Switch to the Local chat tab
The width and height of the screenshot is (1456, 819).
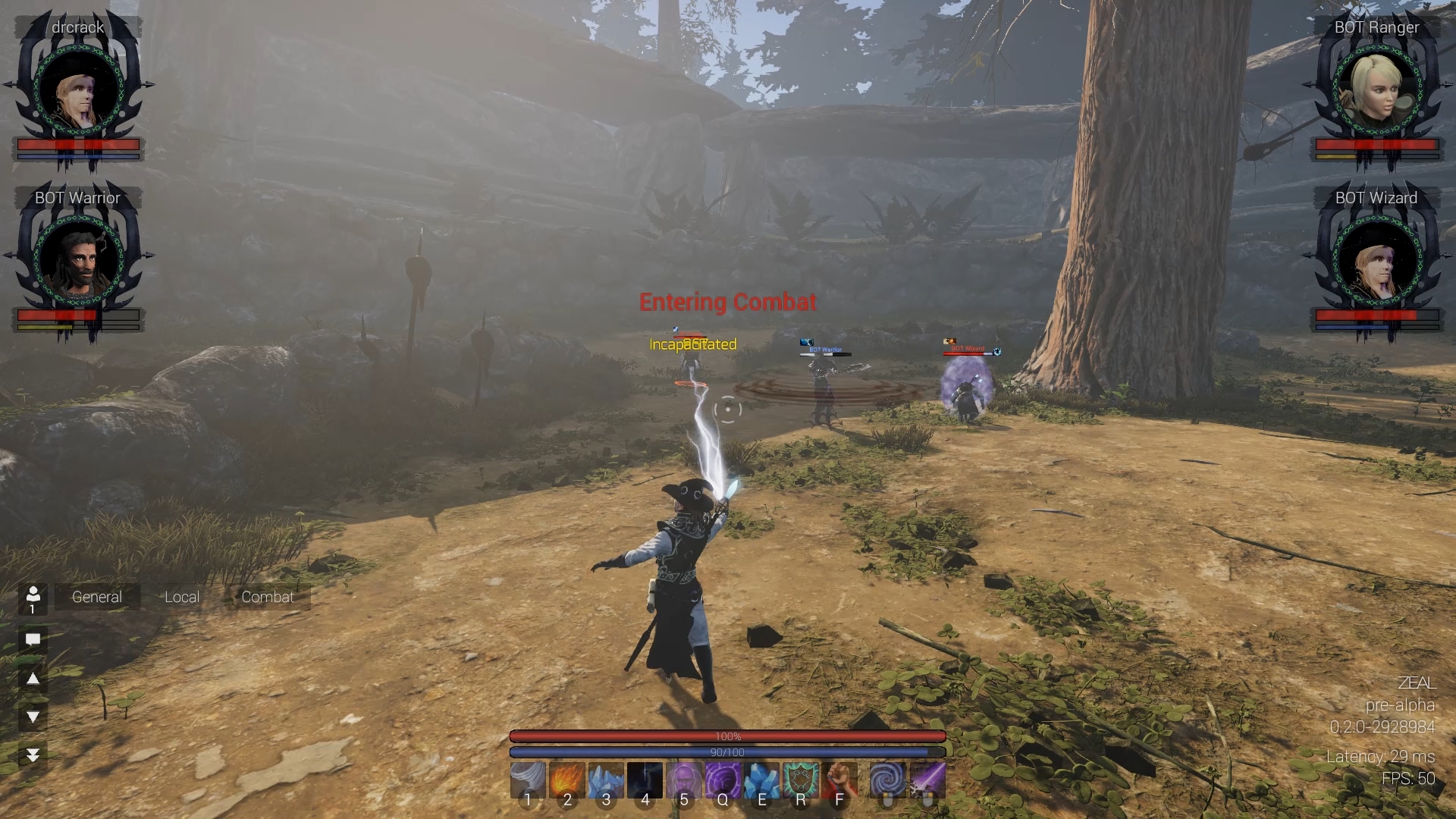(x=181, y=597)
